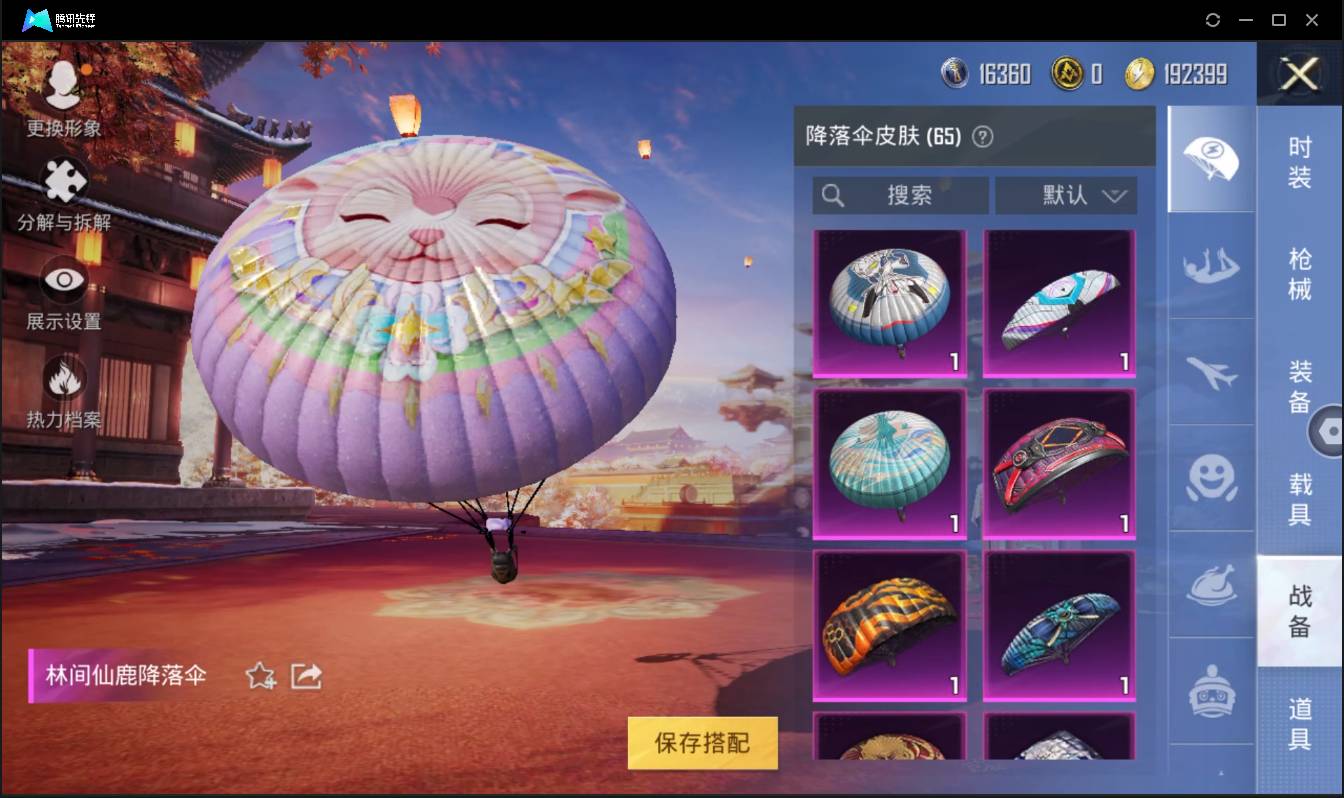
Task: Click the 搜索 search input field
Action: [x=900, y=195]
